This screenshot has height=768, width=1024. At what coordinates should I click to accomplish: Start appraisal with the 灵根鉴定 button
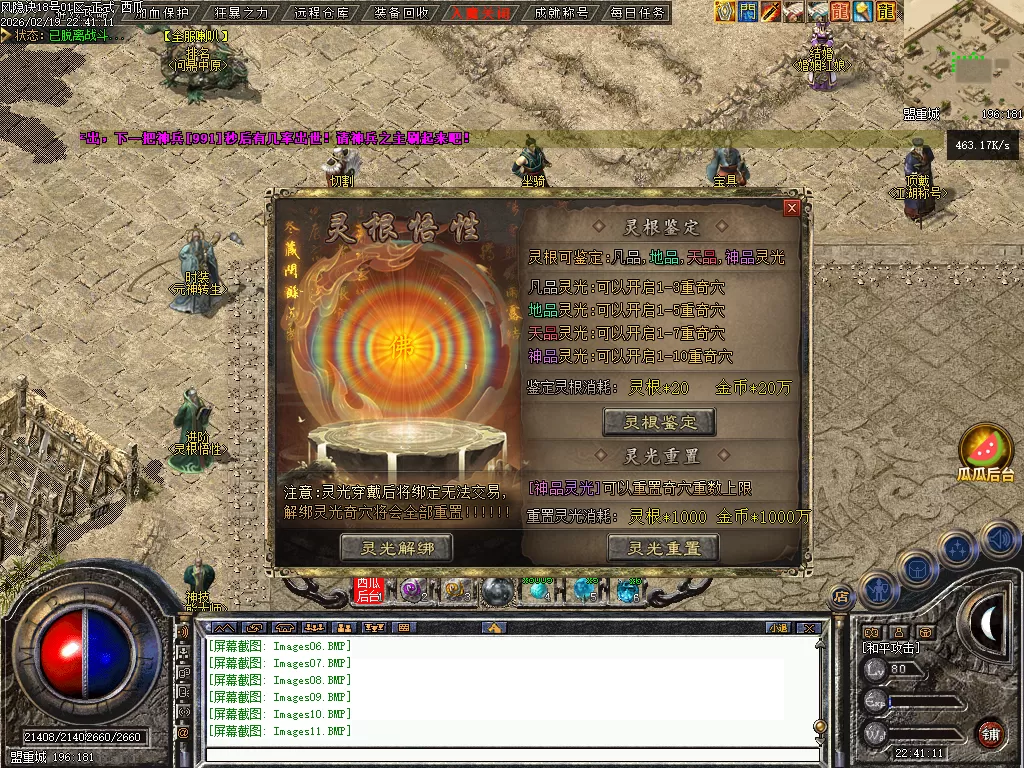(659, 422)
